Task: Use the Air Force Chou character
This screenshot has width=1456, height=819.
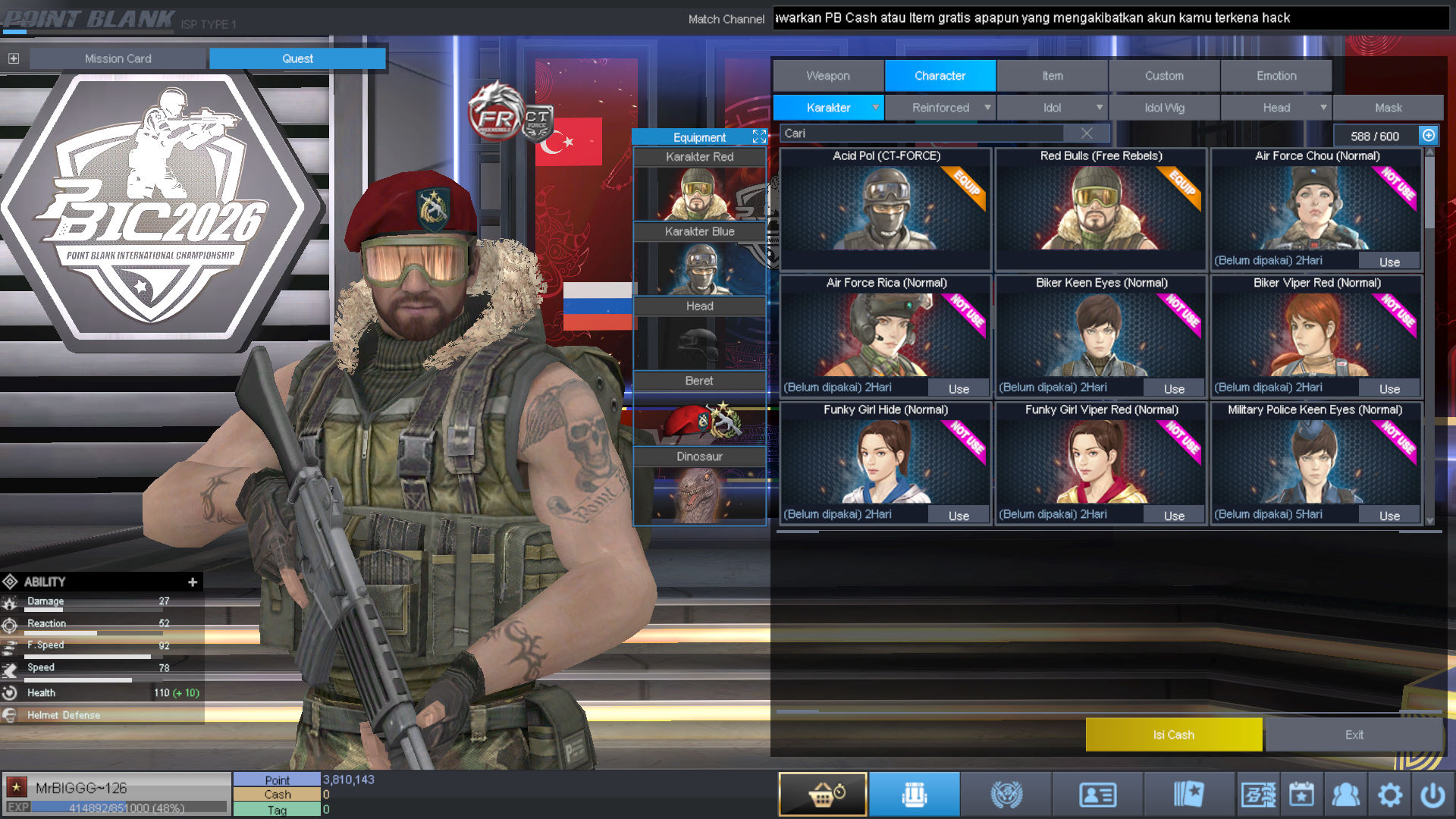Action: point(1389,262)
